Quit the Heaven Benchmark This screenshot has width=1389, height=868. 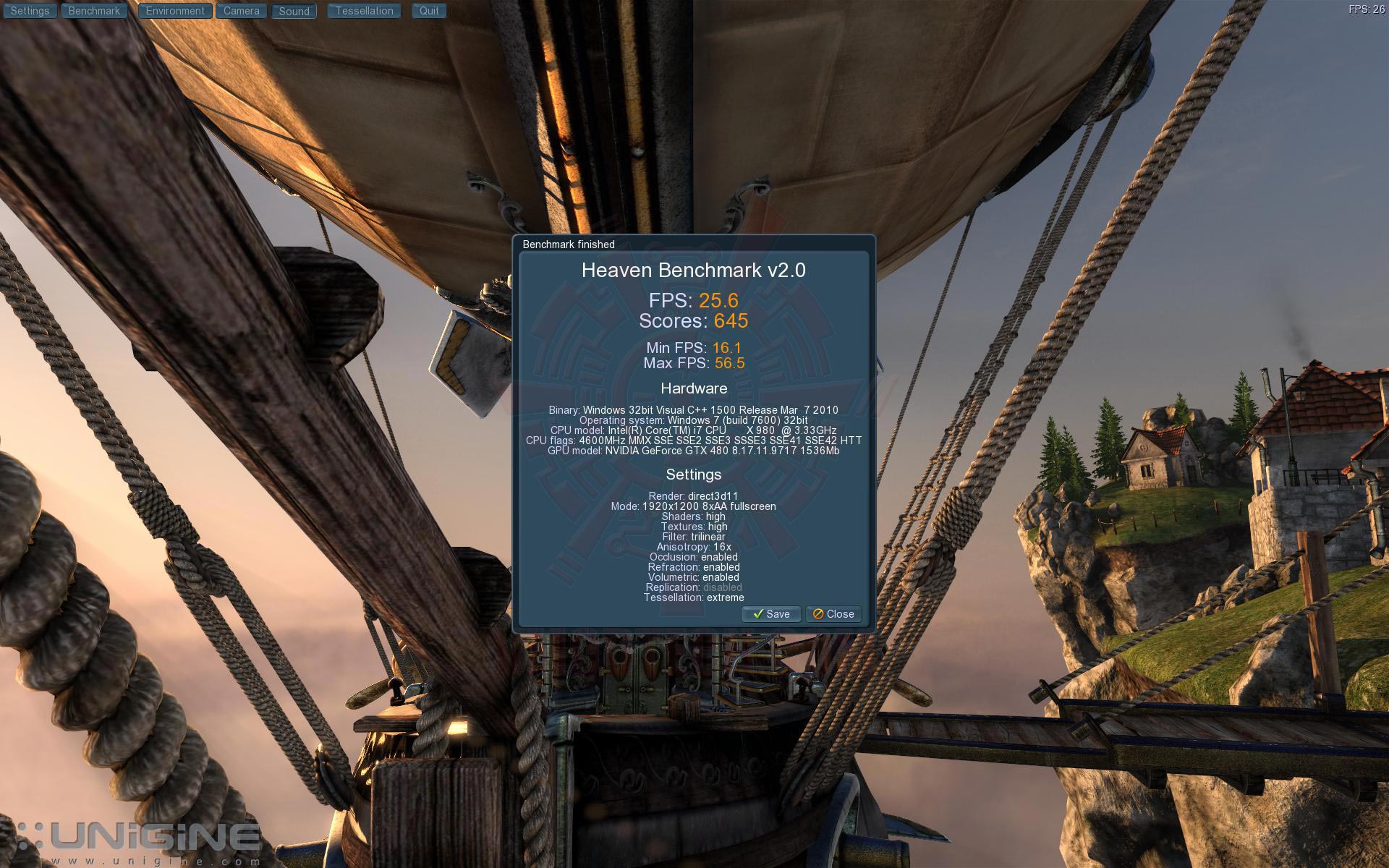pos(429,11)
